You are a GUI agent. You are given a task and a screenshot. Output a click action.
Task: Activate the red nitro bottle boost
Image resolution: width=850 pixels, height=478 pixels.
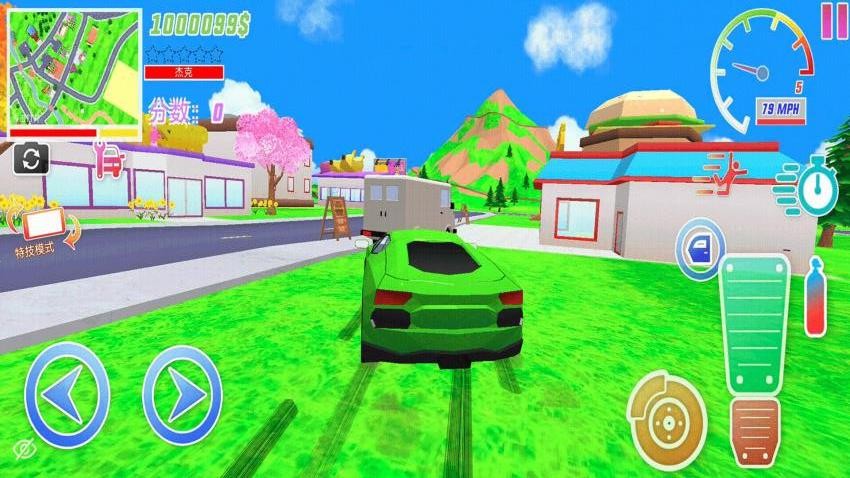tap(815, 297)
